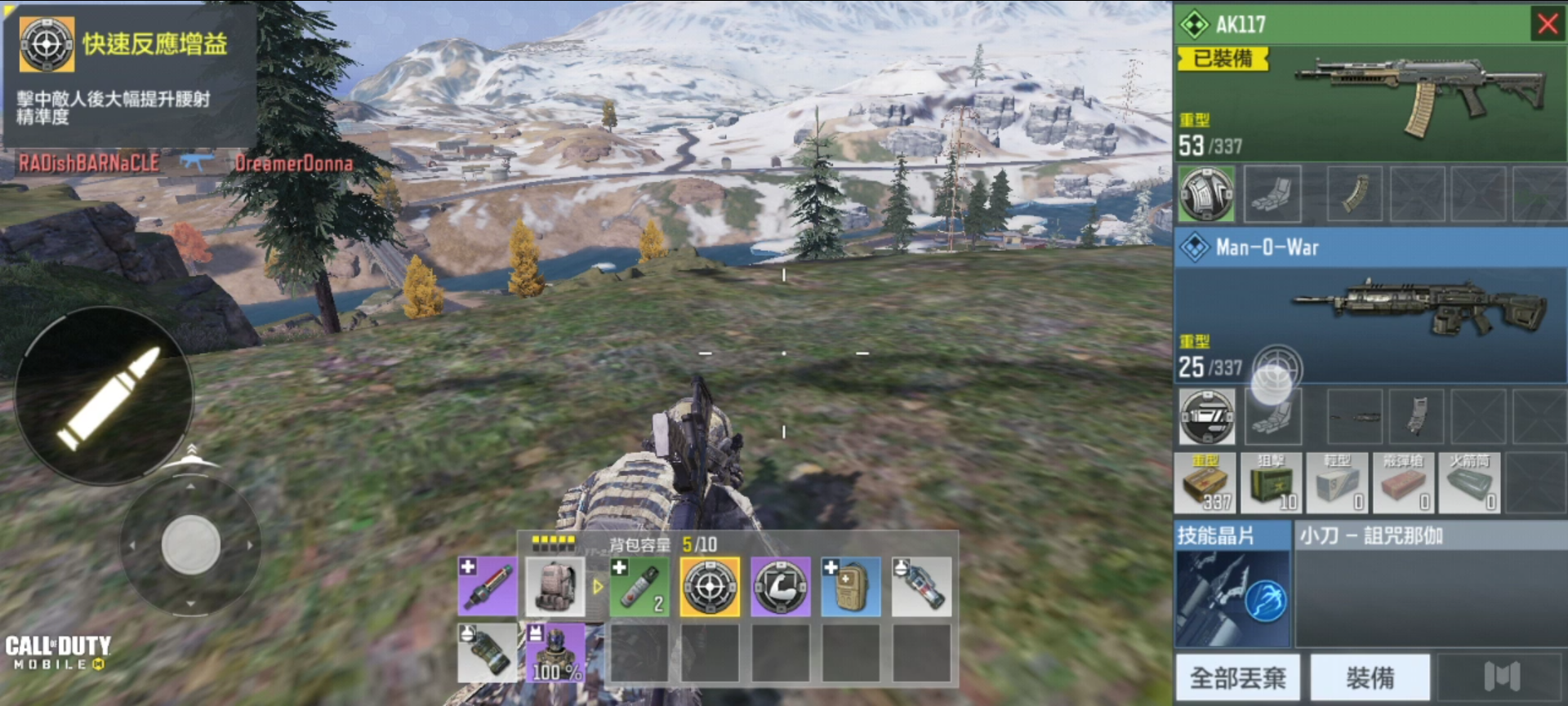This screenshot has height=706, width=1568.
Task: Tap the bullet fire button
Action: (105, 397)
